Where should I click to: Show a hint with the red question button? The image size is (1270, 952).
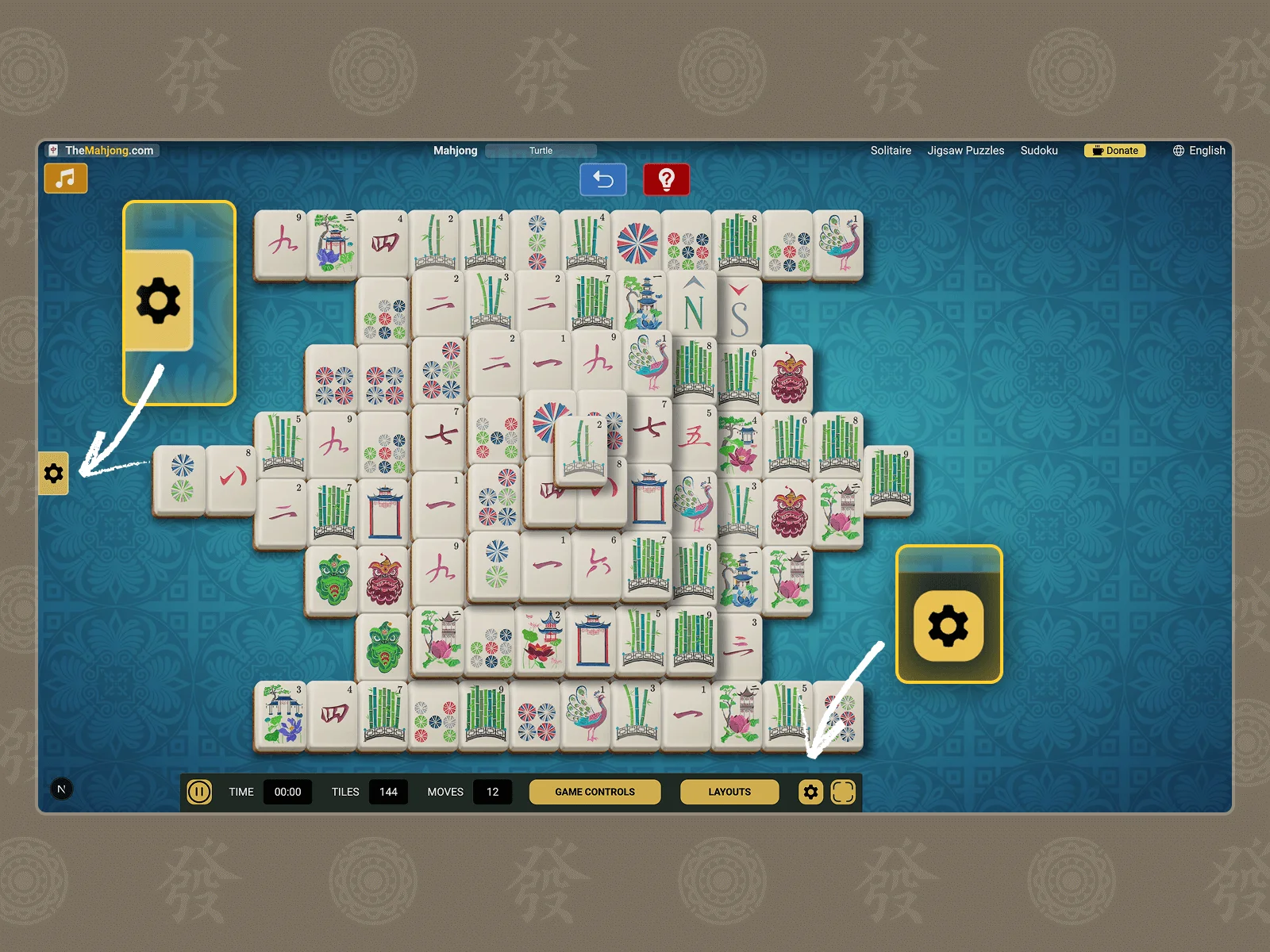click(x=666, y=180)
